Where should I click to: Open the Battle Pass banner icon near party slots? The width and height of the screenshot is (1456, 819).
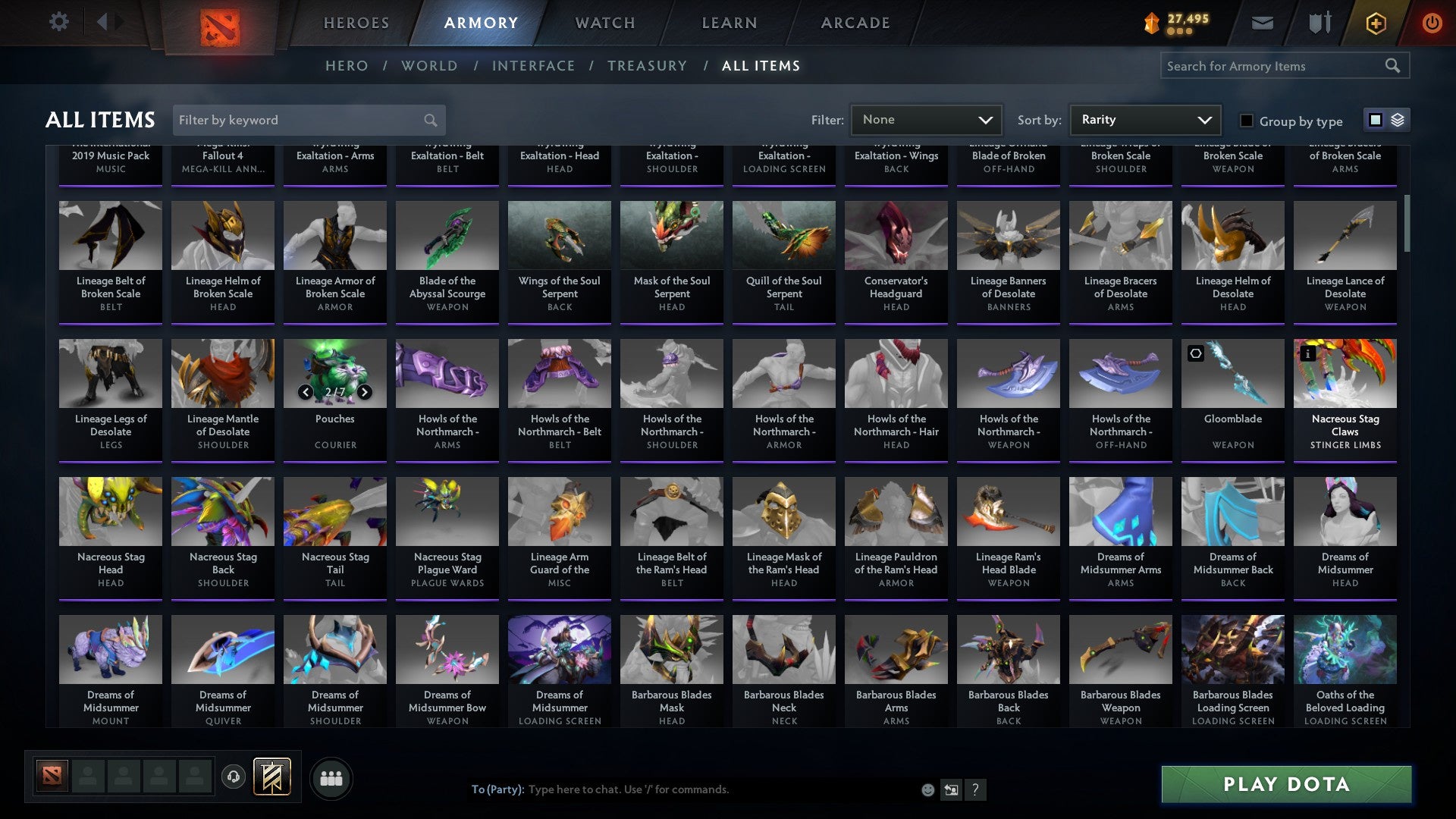point(273,777)
